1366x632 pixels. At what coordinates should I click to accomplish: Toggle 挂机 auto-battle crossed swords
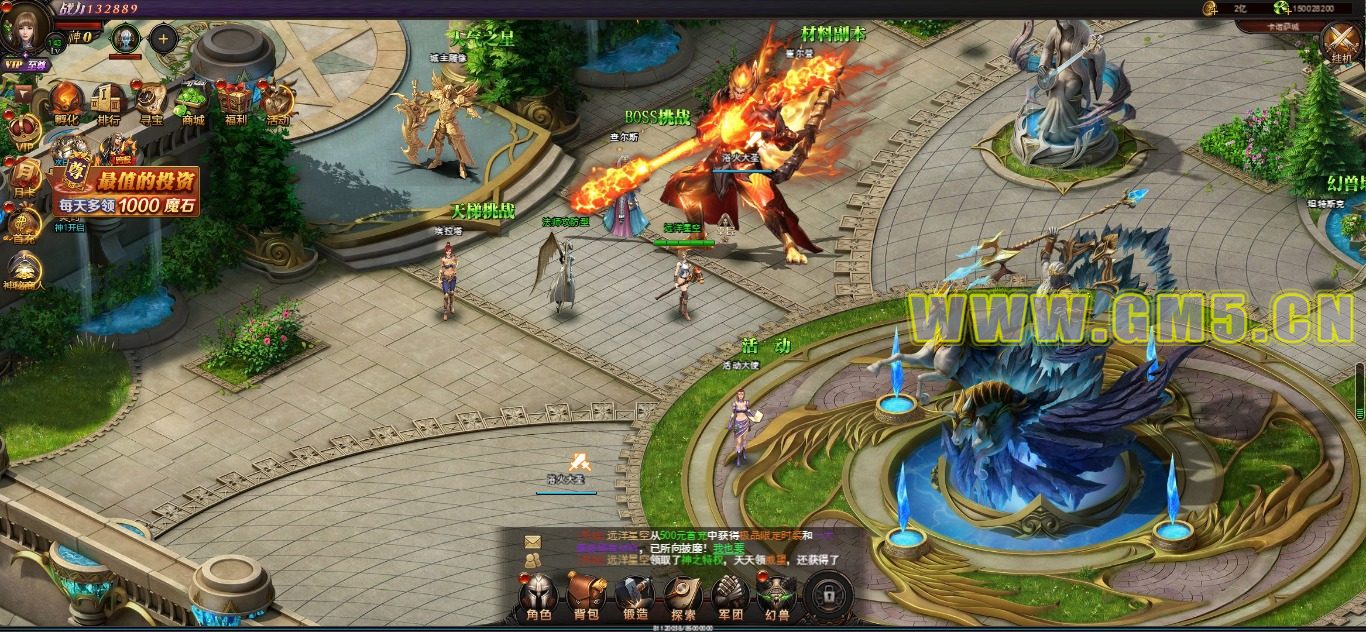[1340, 44]
